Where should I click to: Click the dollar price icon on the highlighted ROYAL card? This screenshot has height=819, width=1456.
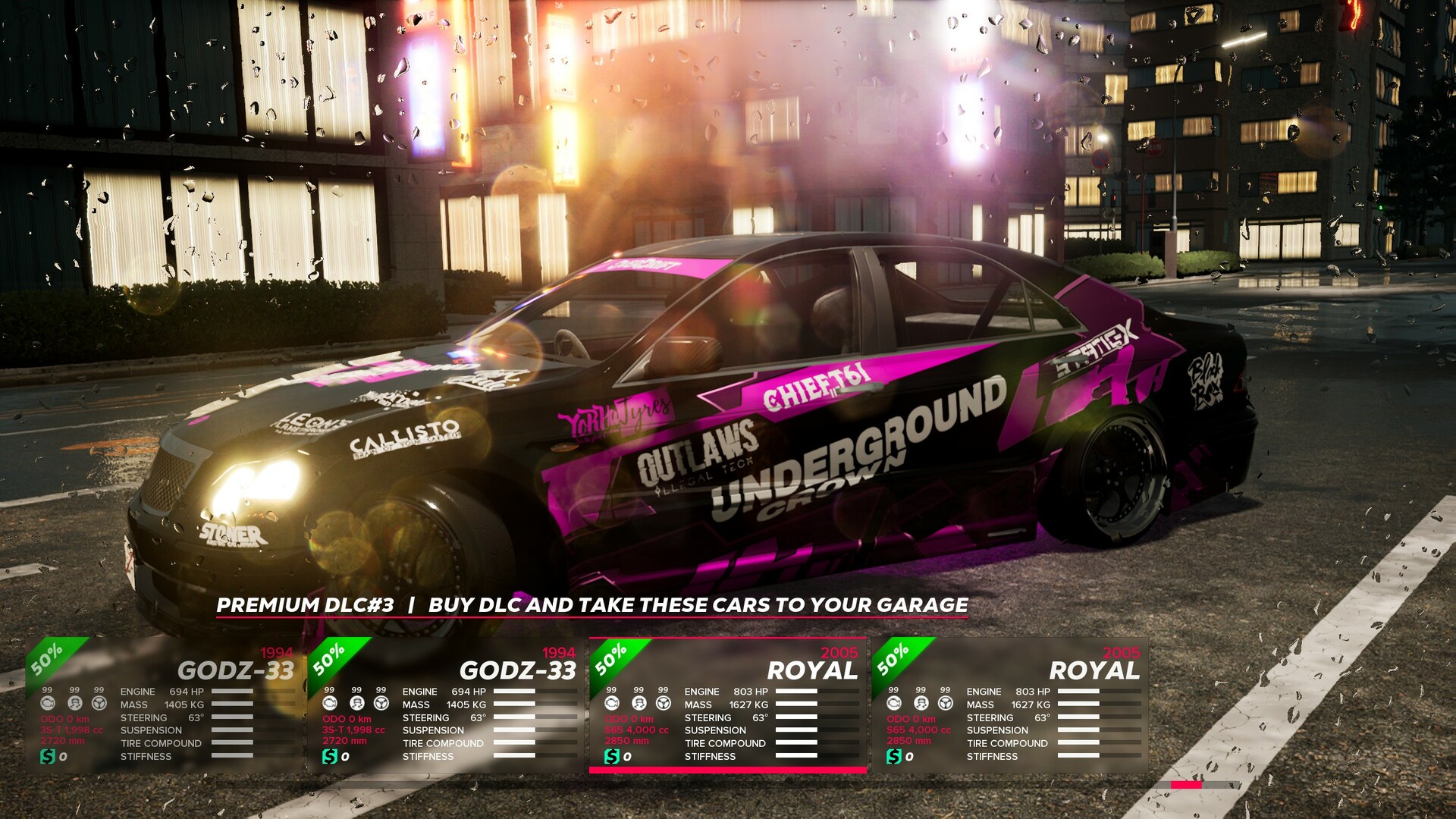[x=611, y=755]
